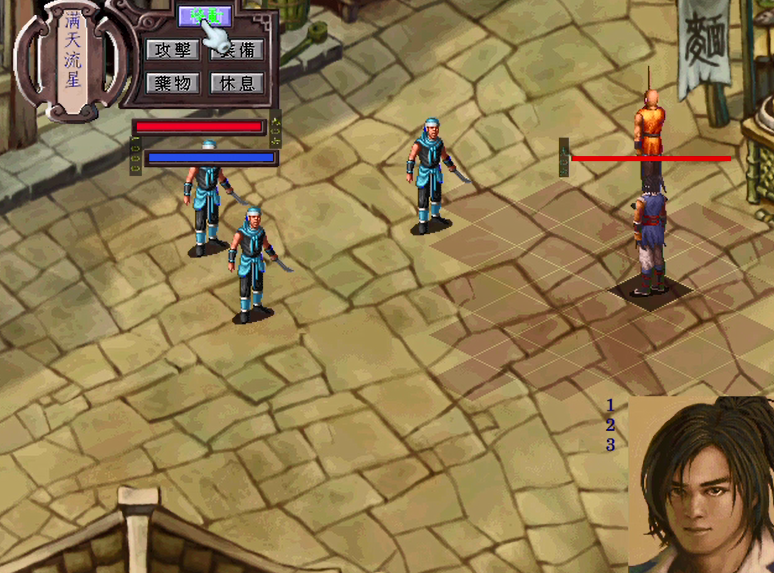
Task: Select the 移動 (Move) command
Action: 204,16
